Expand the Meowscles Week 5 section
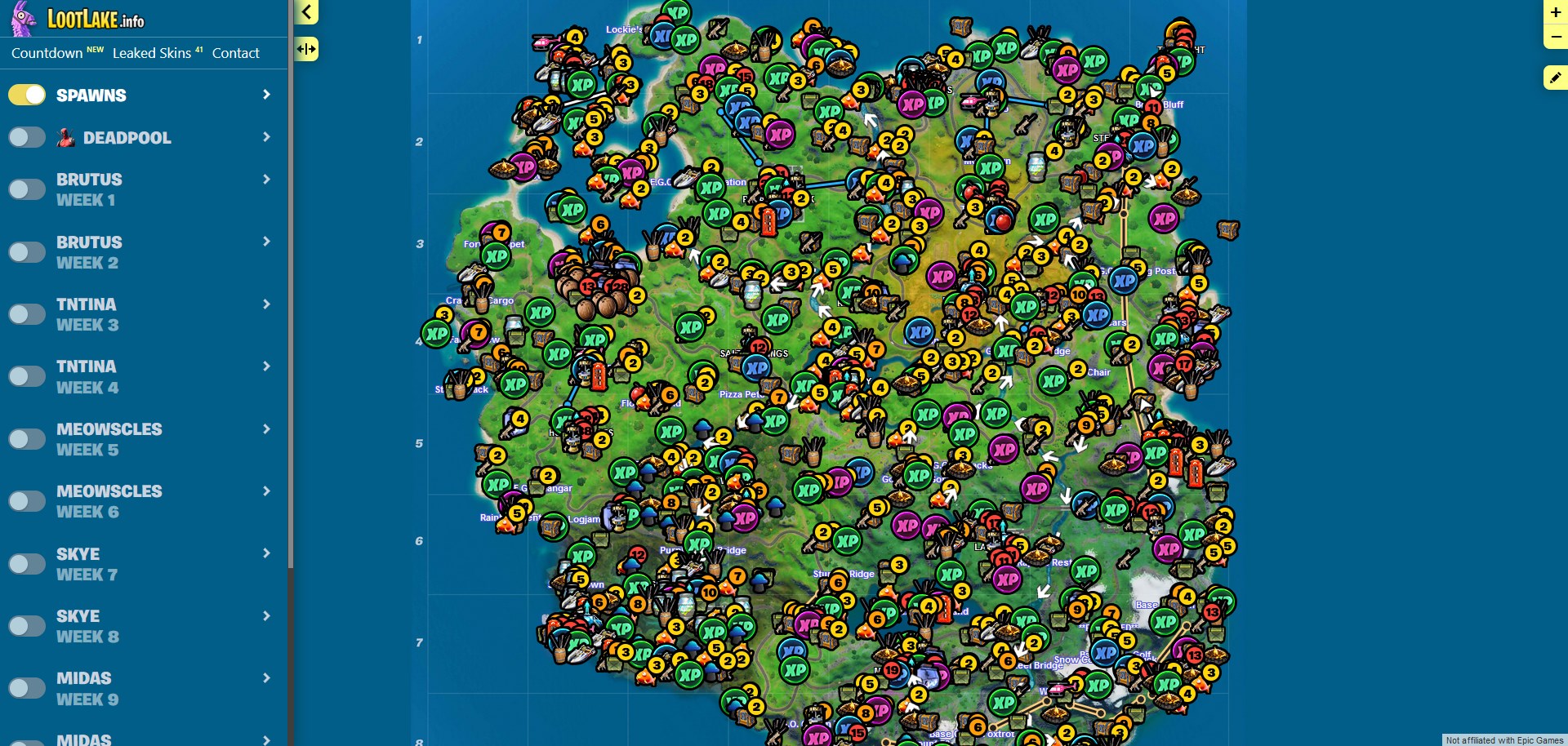 pyautogui.click(x=266, y=429)
